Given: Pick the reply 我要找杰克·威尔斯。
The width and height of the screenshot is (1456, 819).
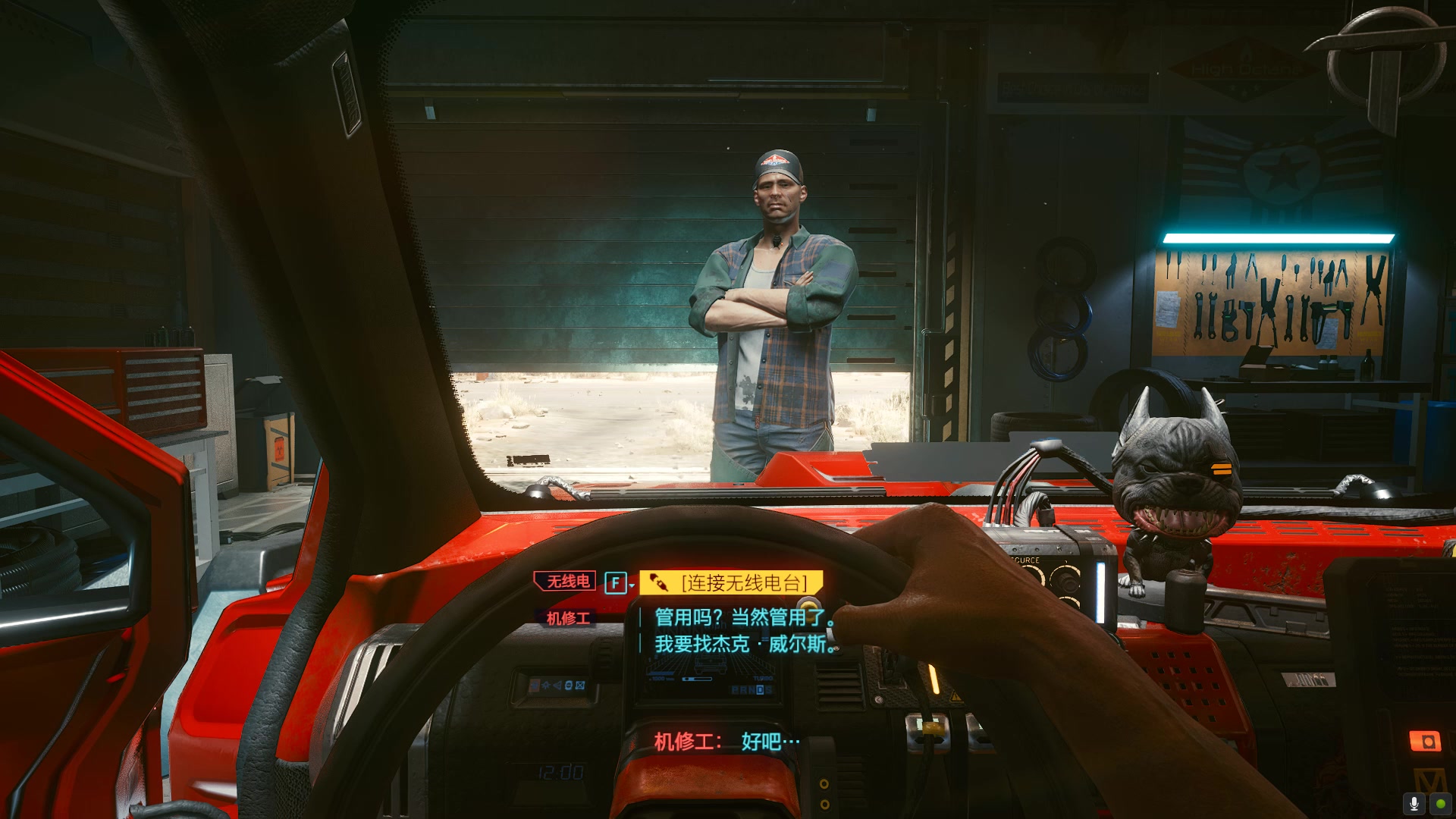Looking at the screenshot, I should 744,645.
